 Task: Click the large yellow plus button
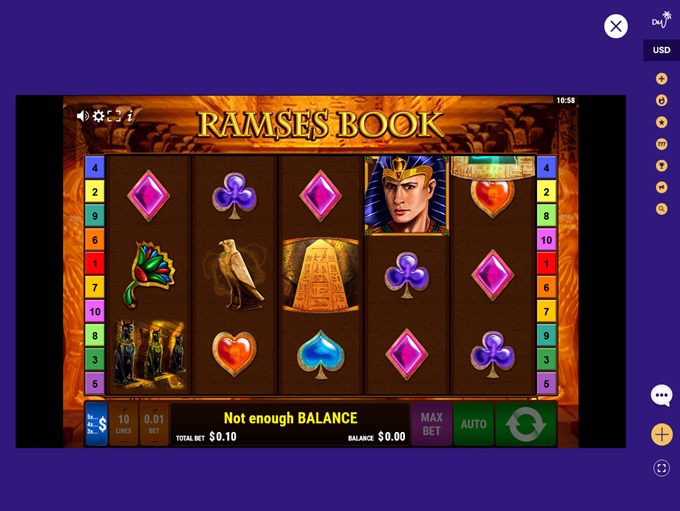(661, 434)
